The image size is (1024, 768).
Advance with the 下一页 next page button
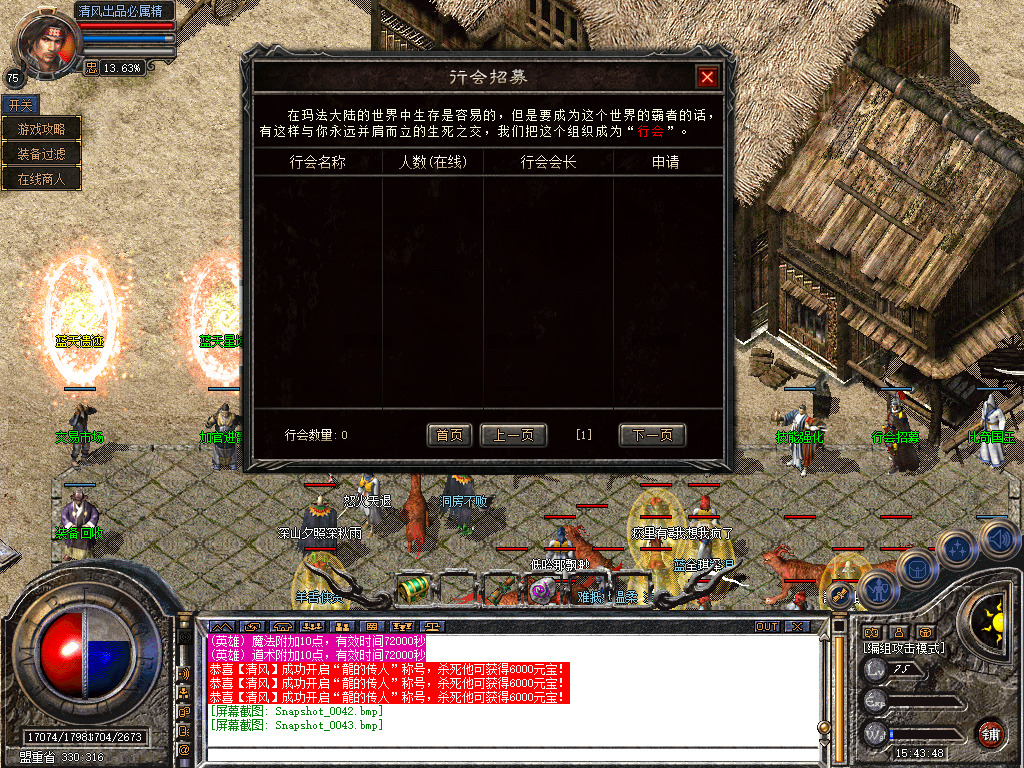[652, 435]
